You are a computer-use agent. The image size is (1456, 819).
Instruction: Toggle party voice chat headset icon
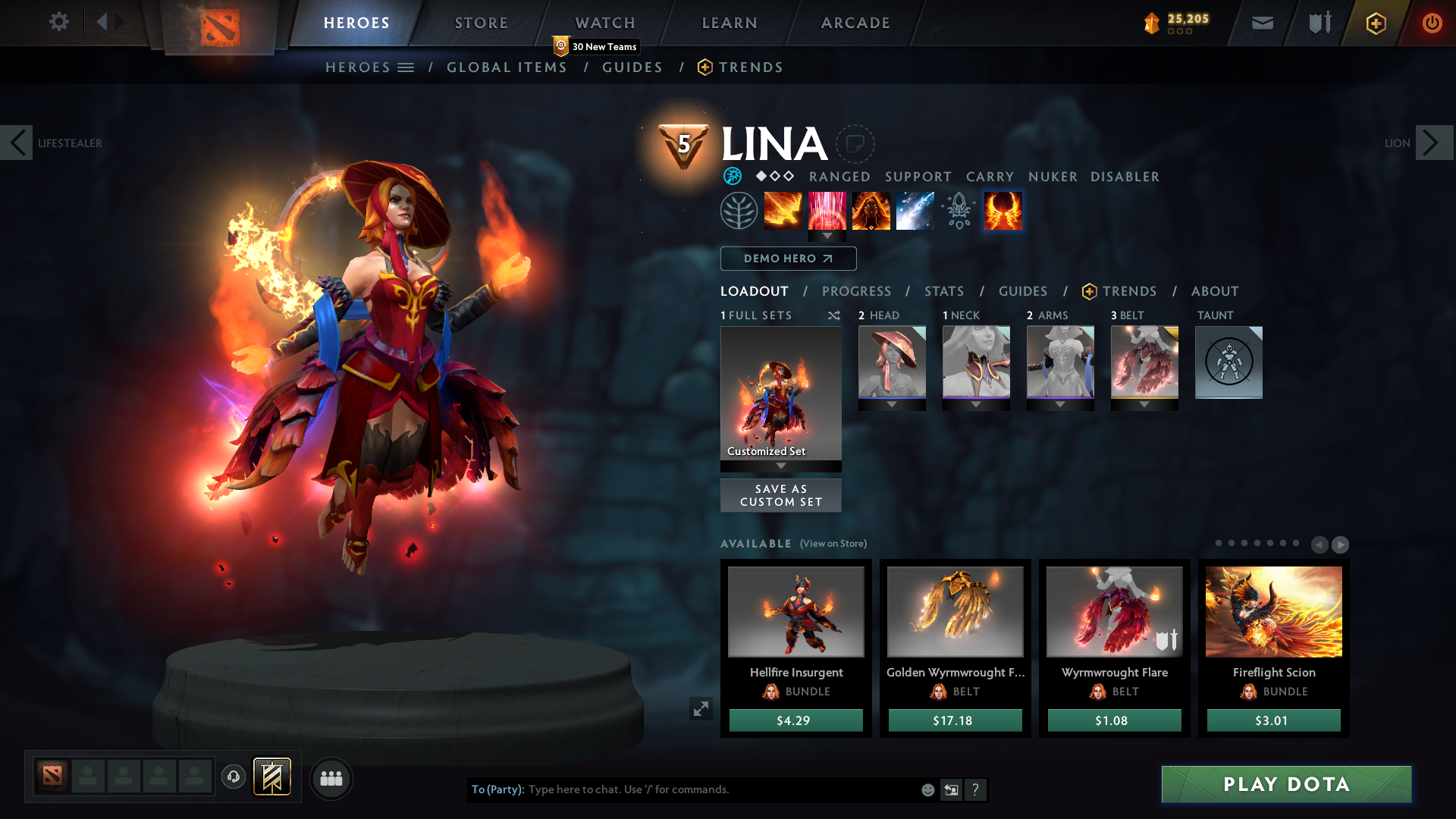pyautogui.click(x=234, y=777)
